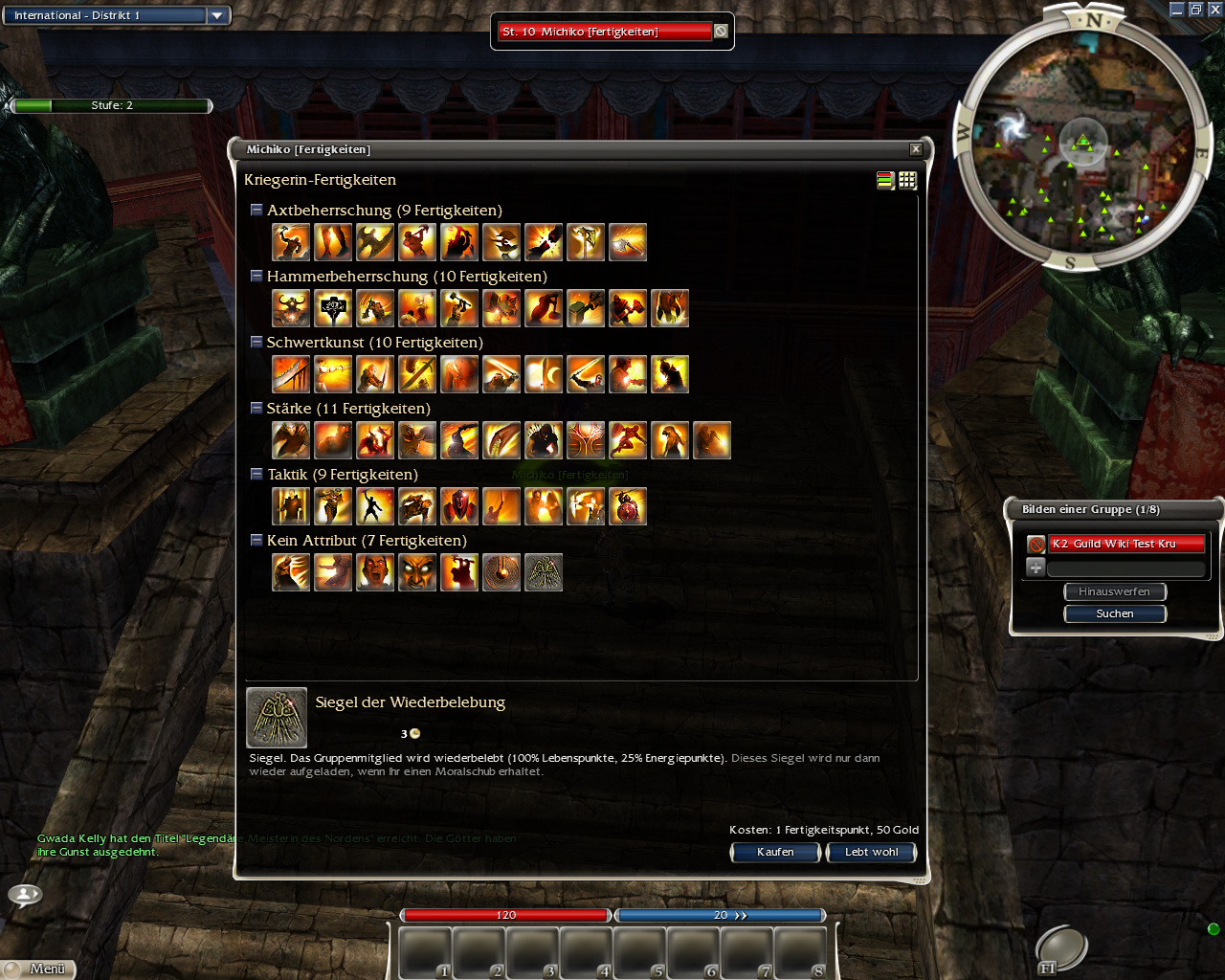Open the Menü button
The image size is (1225, 980).
40,969
